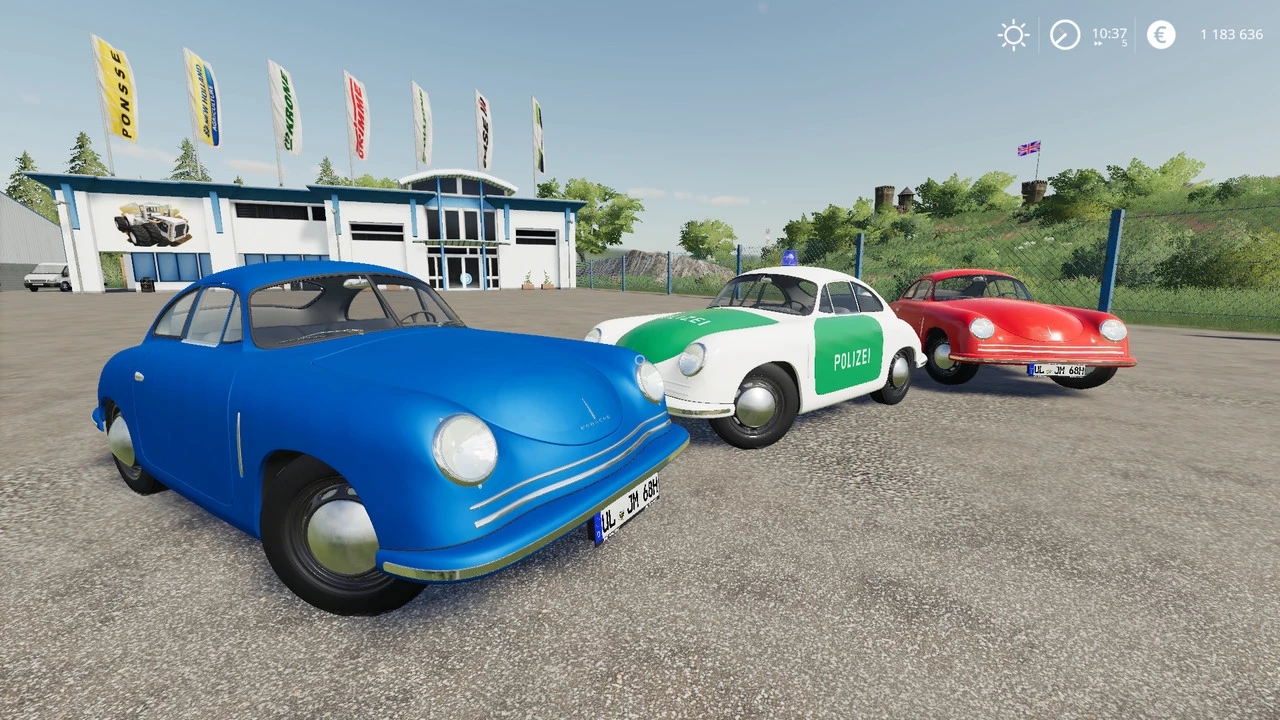Click the Euro currency circle icon
Screen dimensions: 1280x720
pyautogui.click(x=1160, y=35)
